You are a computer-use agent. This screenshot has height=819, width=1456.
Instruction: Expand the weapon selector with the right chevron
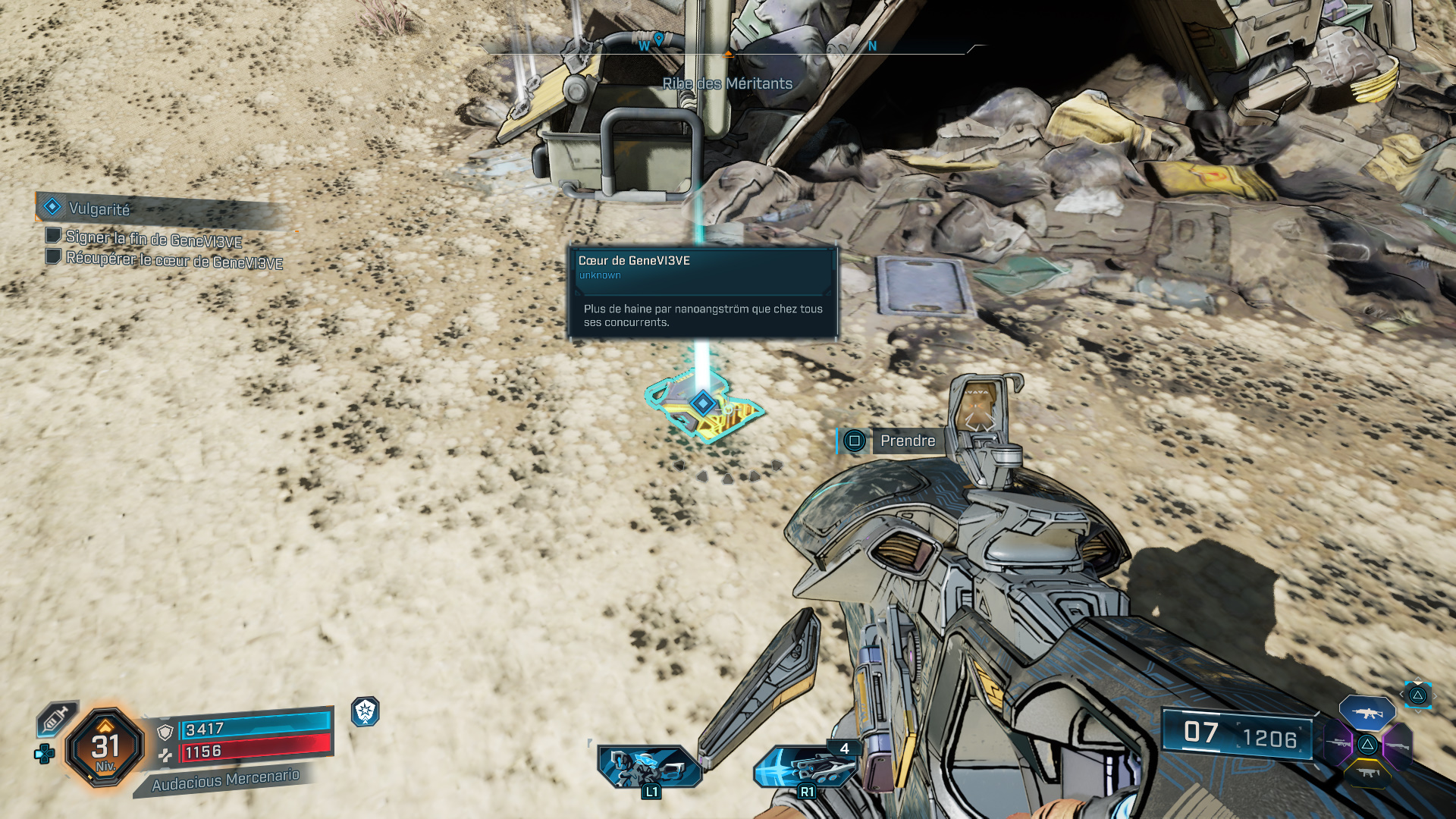pos(1436,695)
